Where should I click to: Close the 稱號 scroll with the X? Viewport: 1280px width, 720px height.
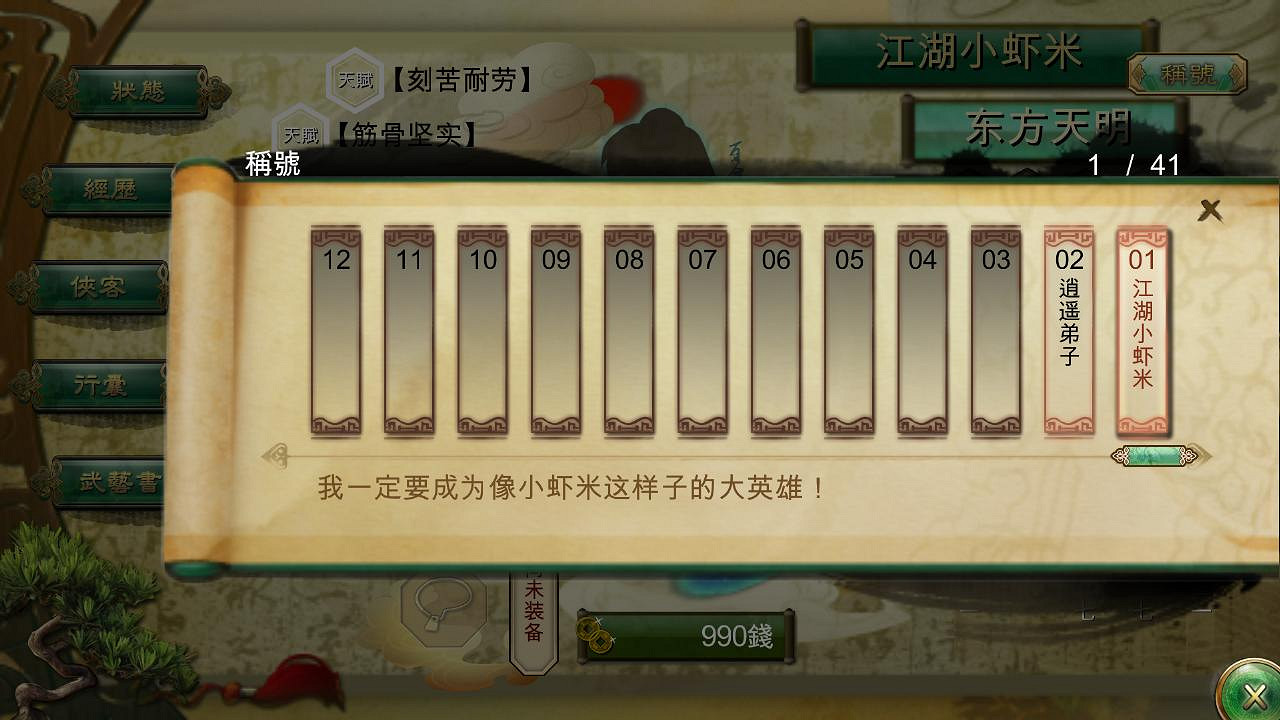tap(1211, 211)
